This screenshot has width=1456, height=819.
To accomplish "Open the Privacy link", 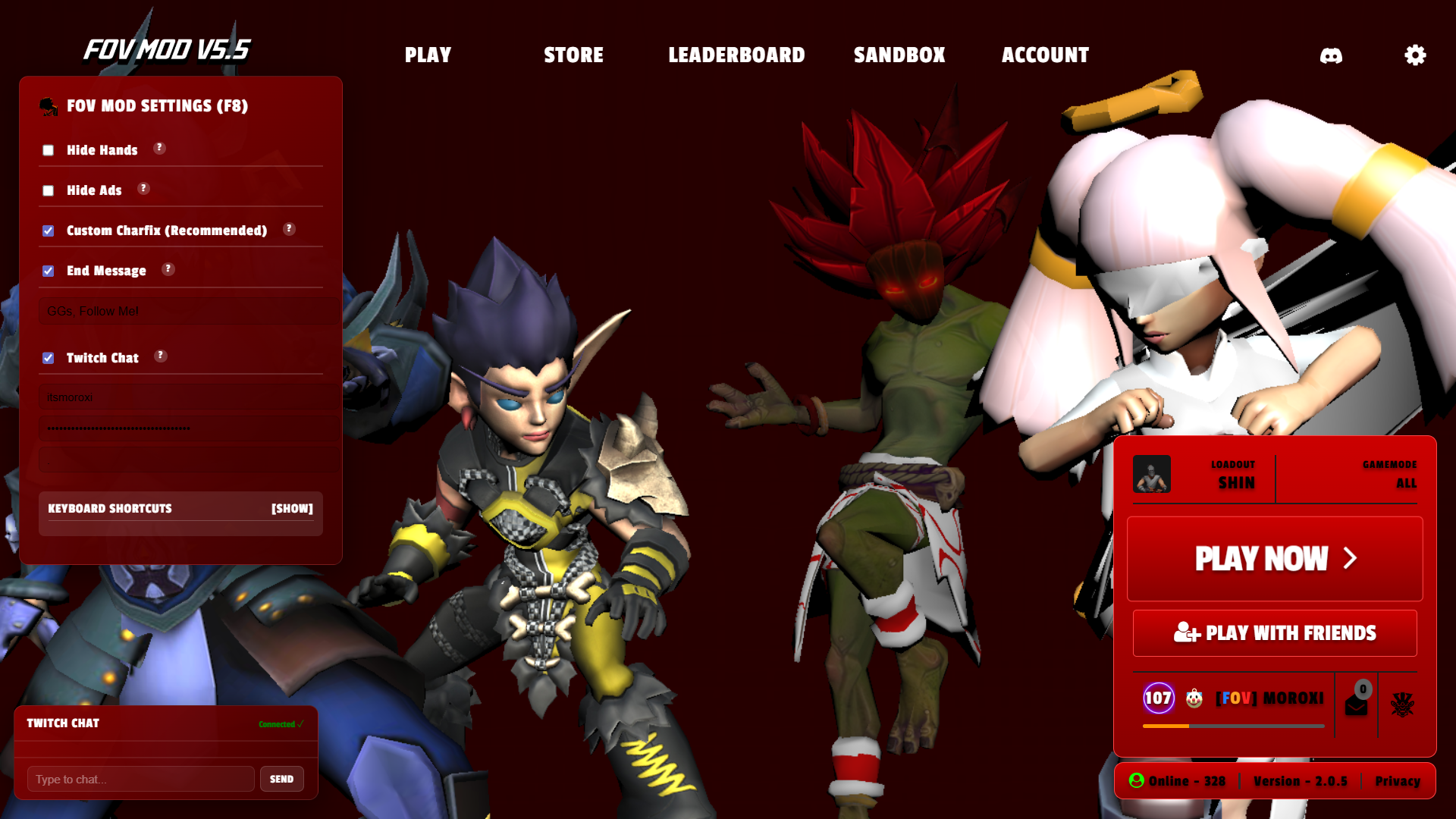I will (1398, 781).
